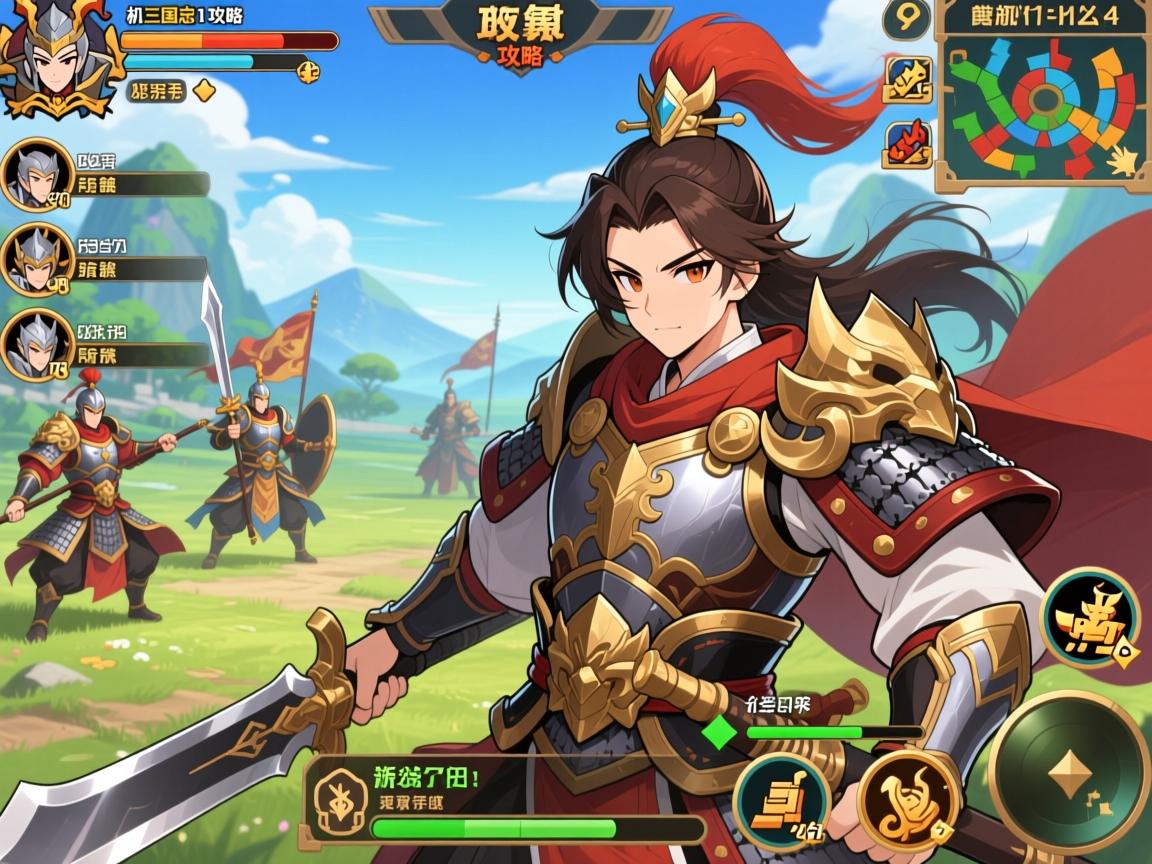Select the first party member portrait
This screenshot has height=864, width=1152.
[35, 176]
